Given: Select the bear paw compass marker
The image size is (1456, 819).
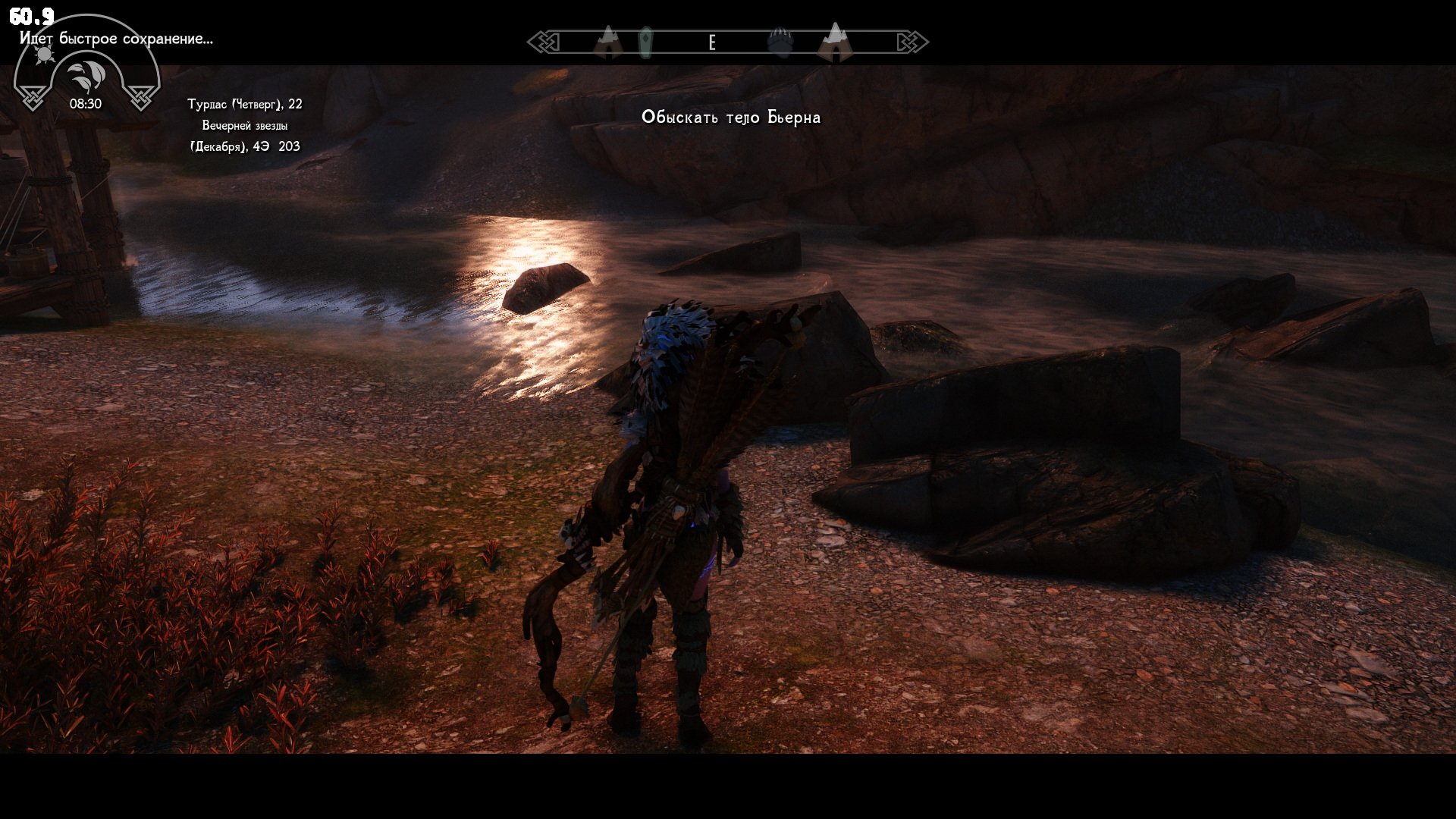Looking at the screenshot, I should 780,42.
